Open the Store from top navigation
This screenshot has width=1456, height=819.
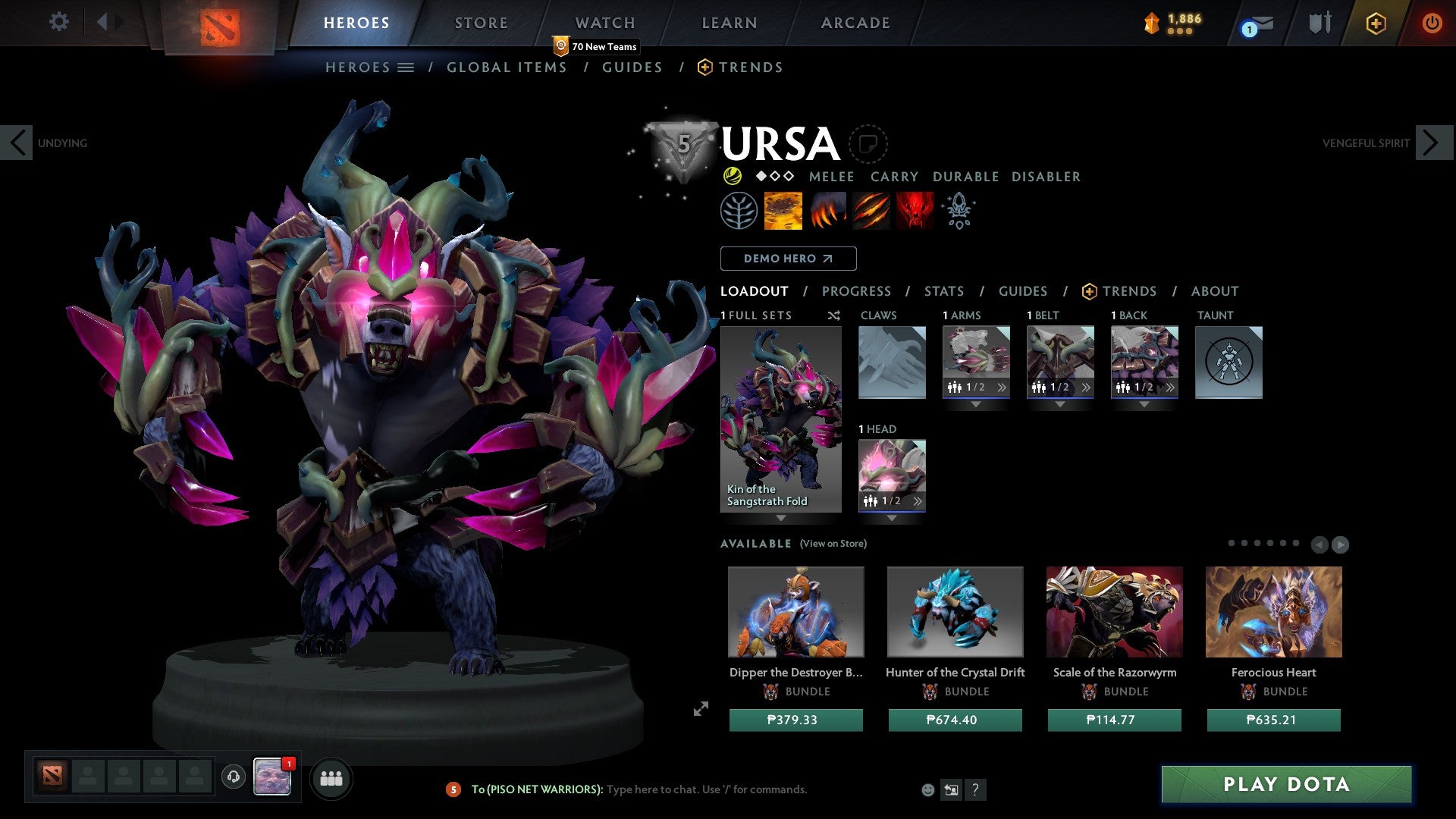click(481, 23)
